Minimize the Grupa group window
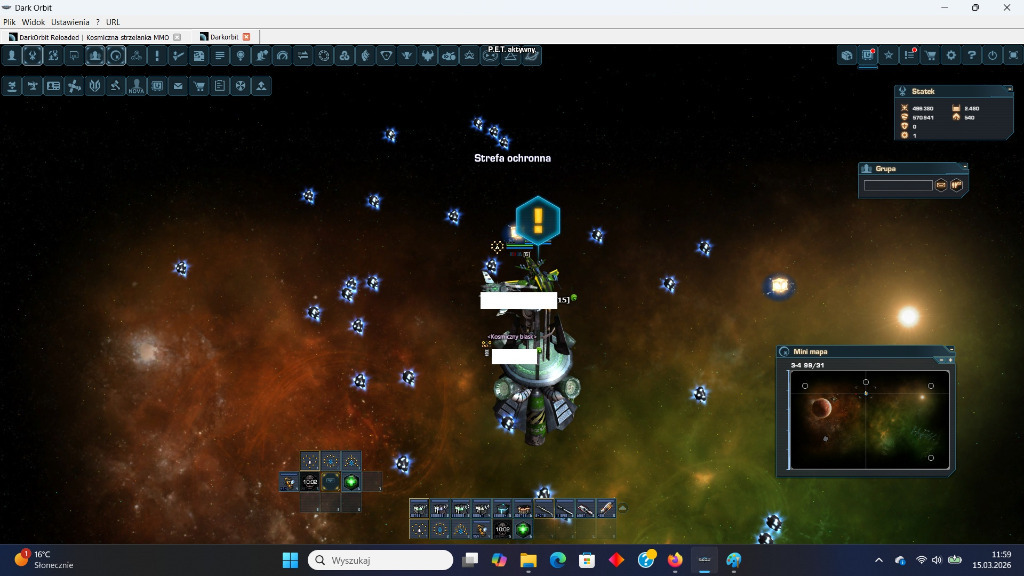 [x=963, y=168]
